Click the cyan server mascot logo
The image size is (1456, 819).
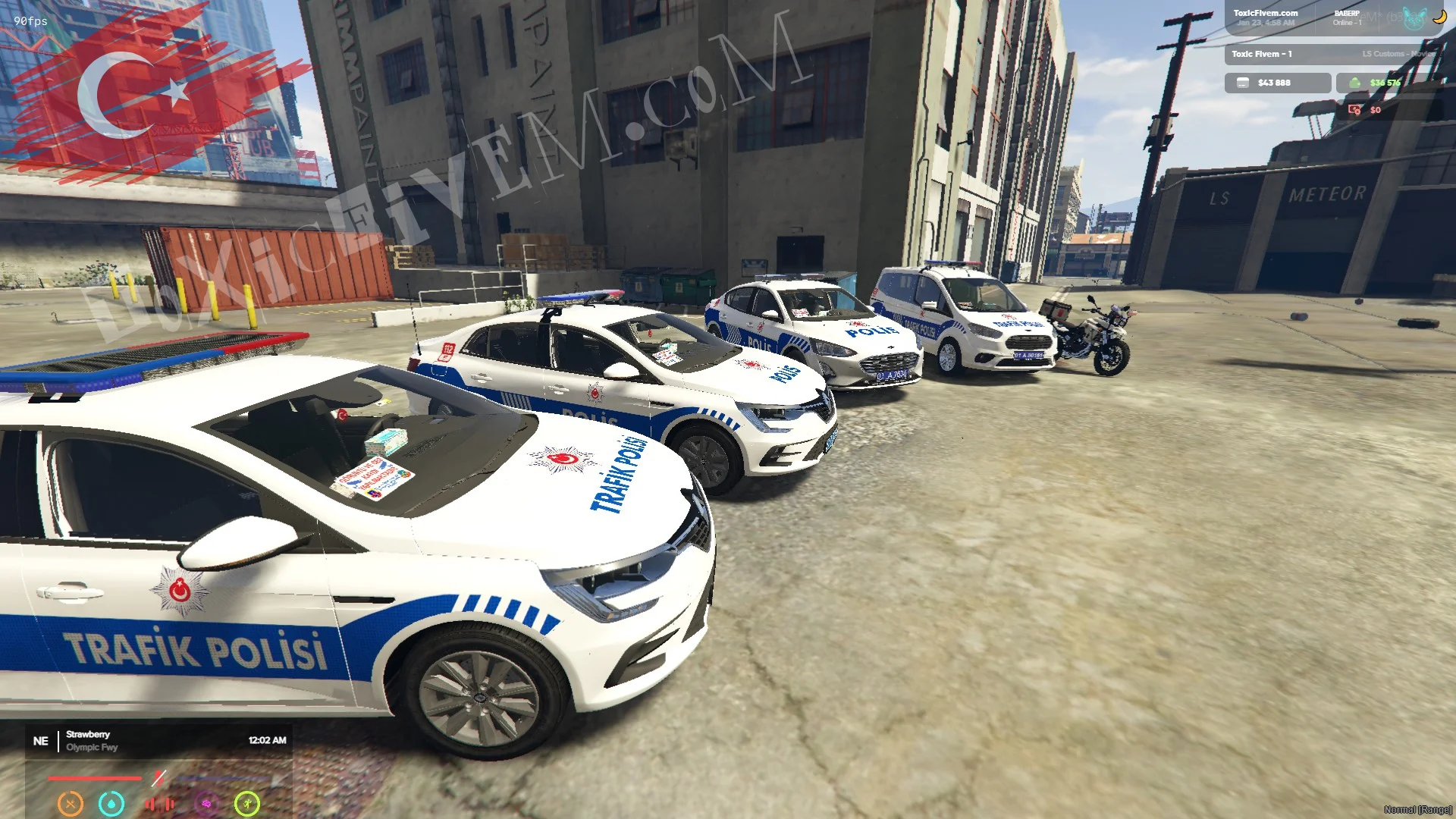click(1413, 18)
